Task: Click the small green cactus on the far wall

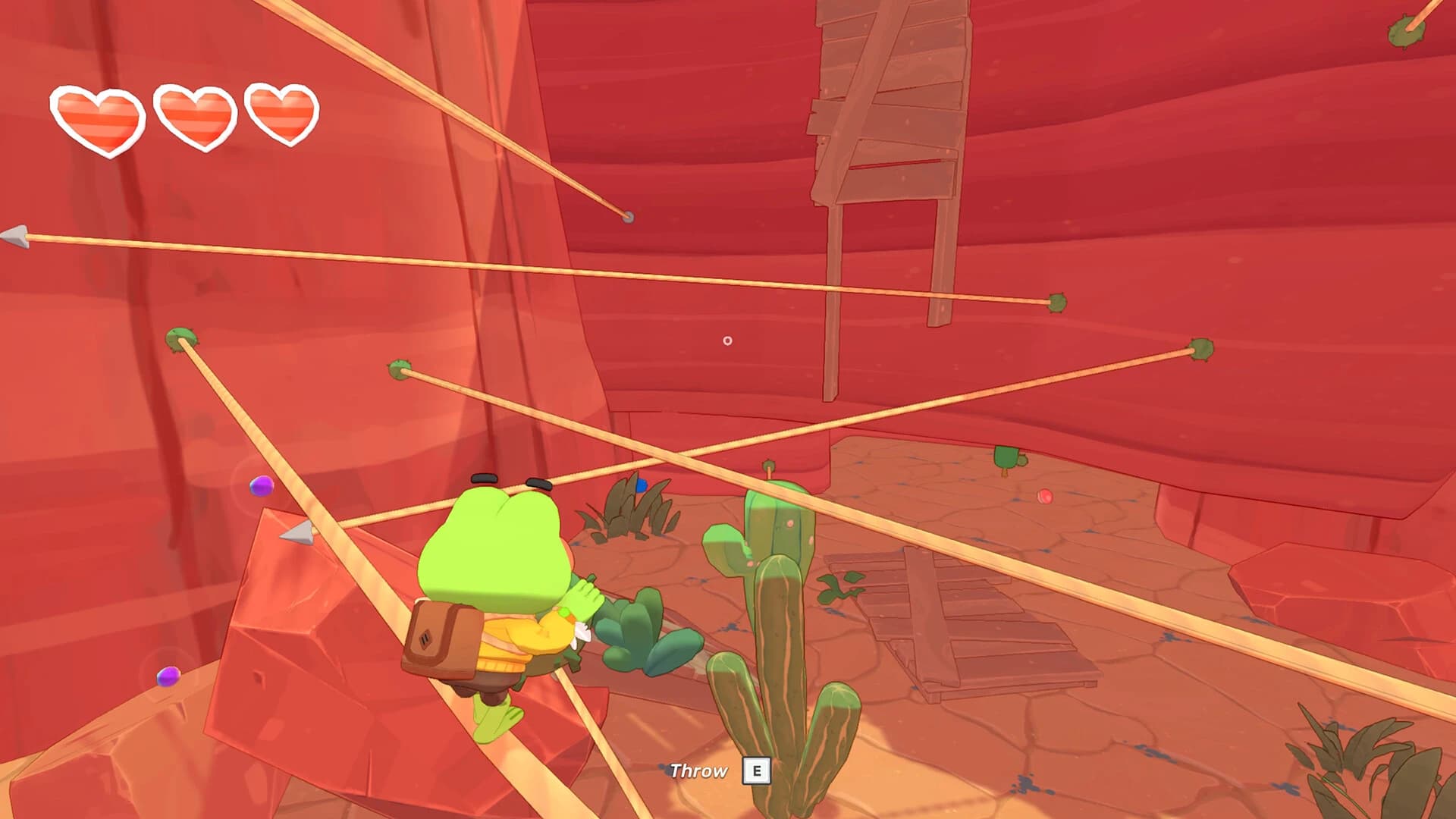Action: 1005,457
